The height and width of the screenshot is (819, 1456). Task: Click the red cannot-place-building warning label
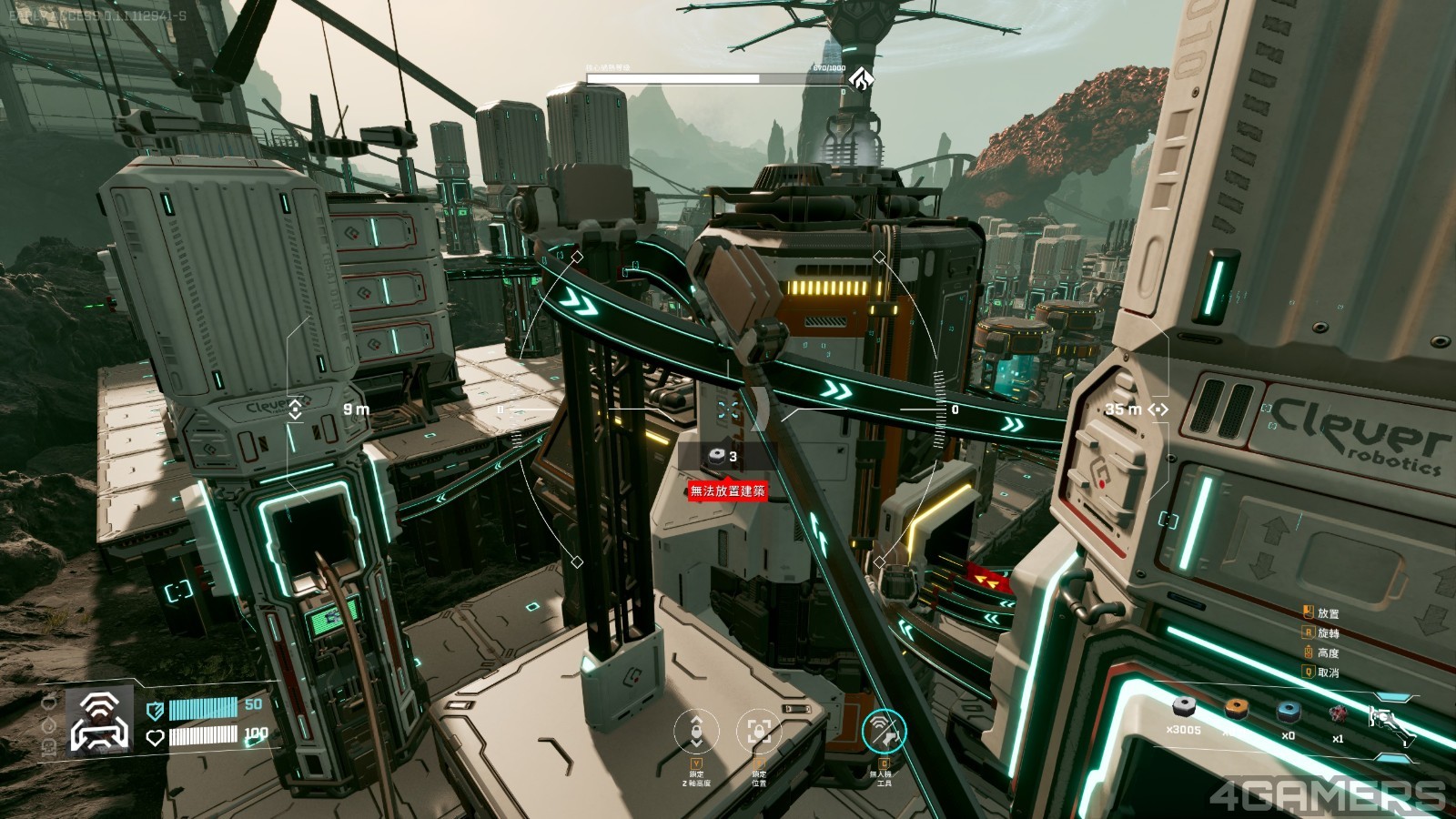click(727, 491)
